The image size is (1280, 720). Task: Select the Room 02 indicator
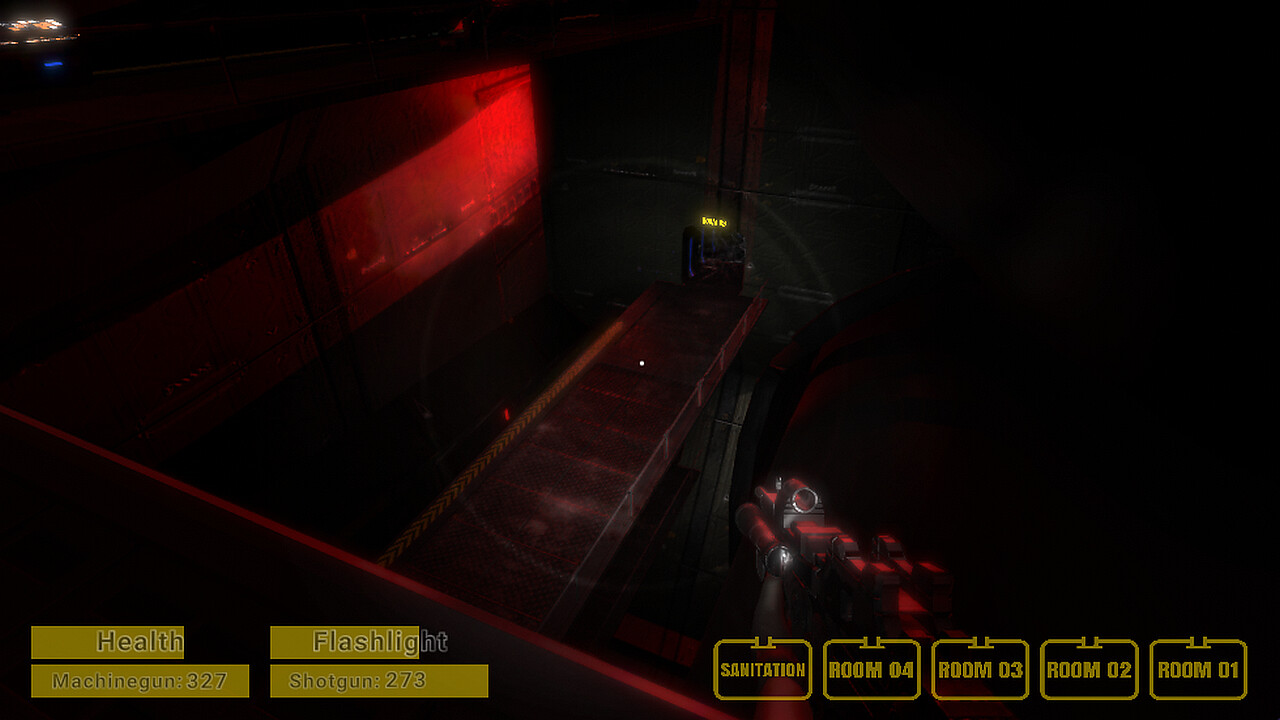pos(1088,668)
